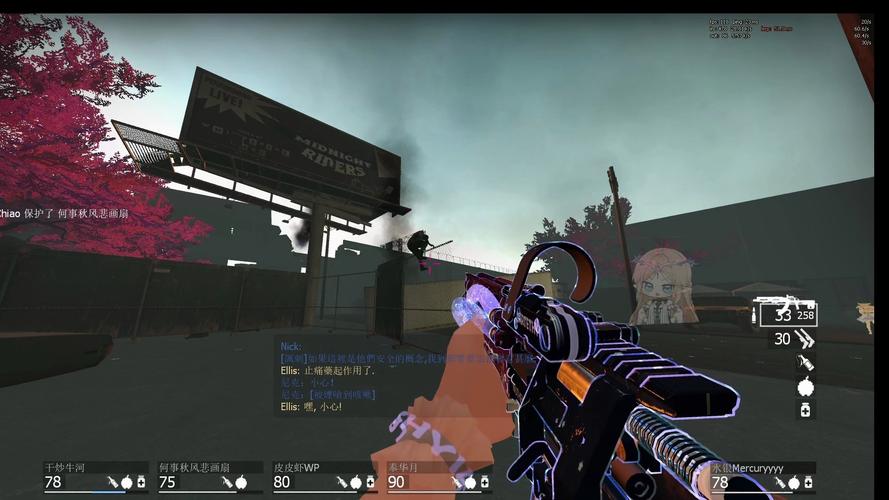Select the pain pills bottle slot
Screen dimensions: 889x500
pos(805,410)
